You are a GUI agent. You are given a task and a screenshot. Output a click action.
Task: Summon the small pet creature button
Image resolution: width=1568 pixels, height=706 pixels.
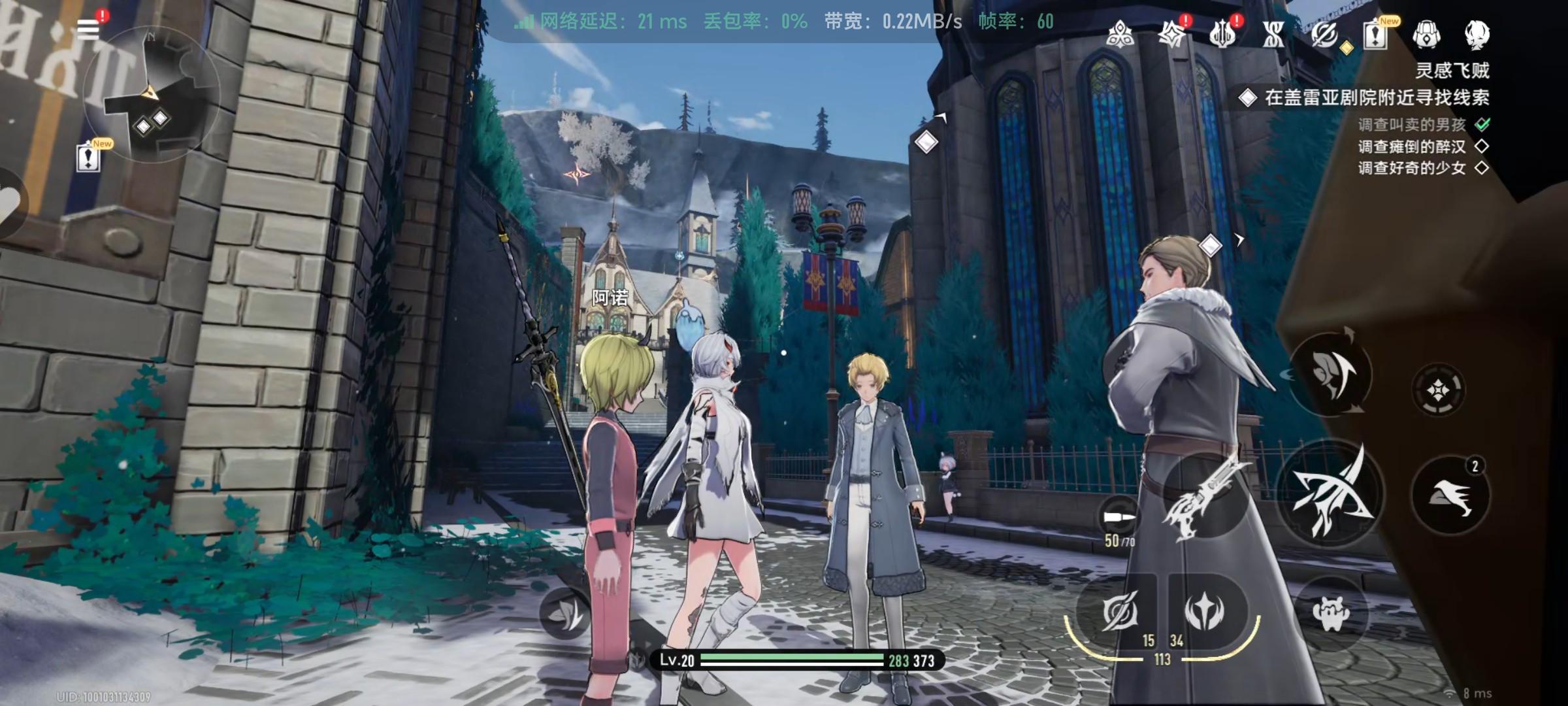pos(1331,613)
